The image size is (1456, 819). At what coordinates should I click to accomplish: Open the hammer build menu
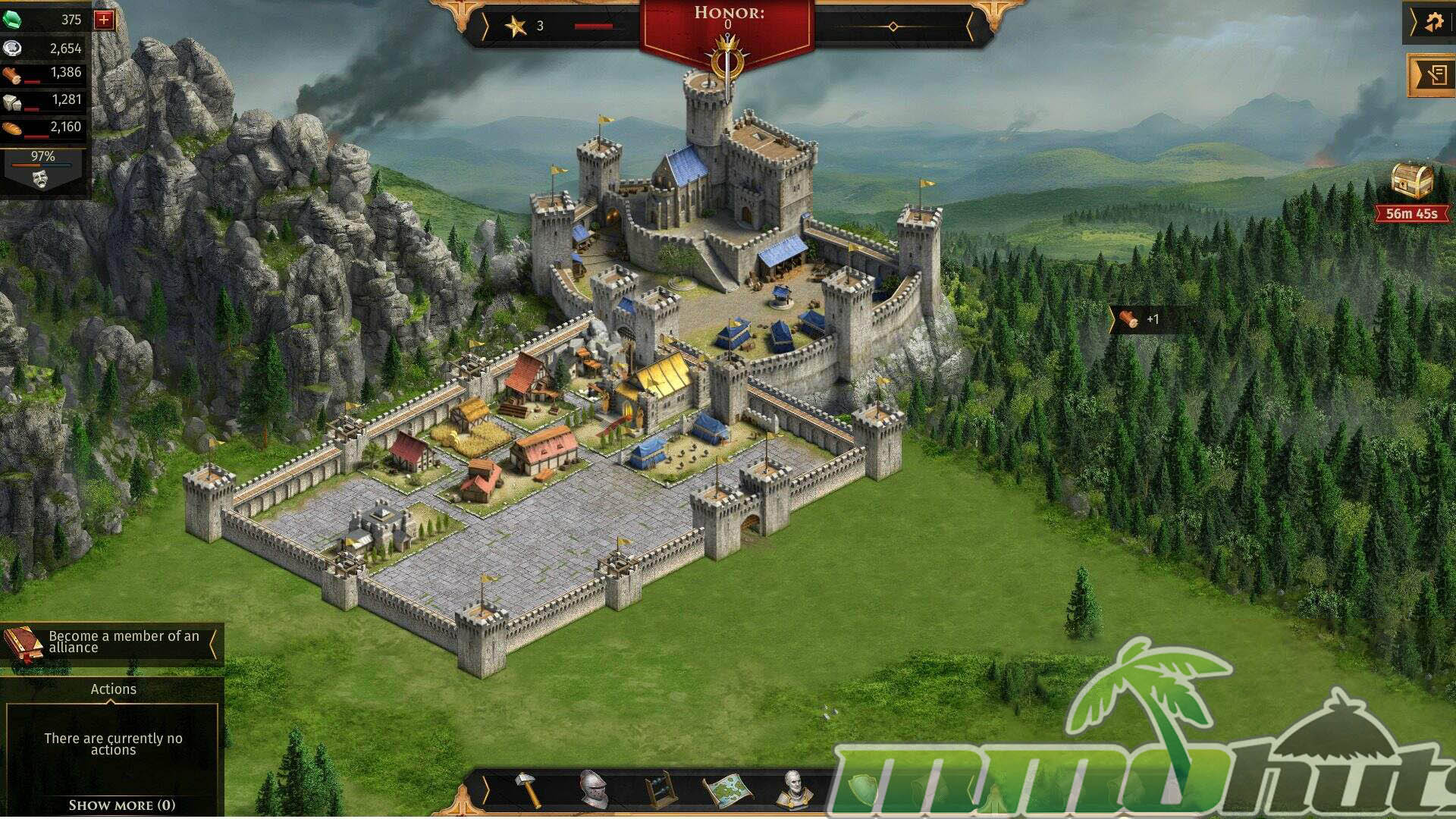(528, 789)
